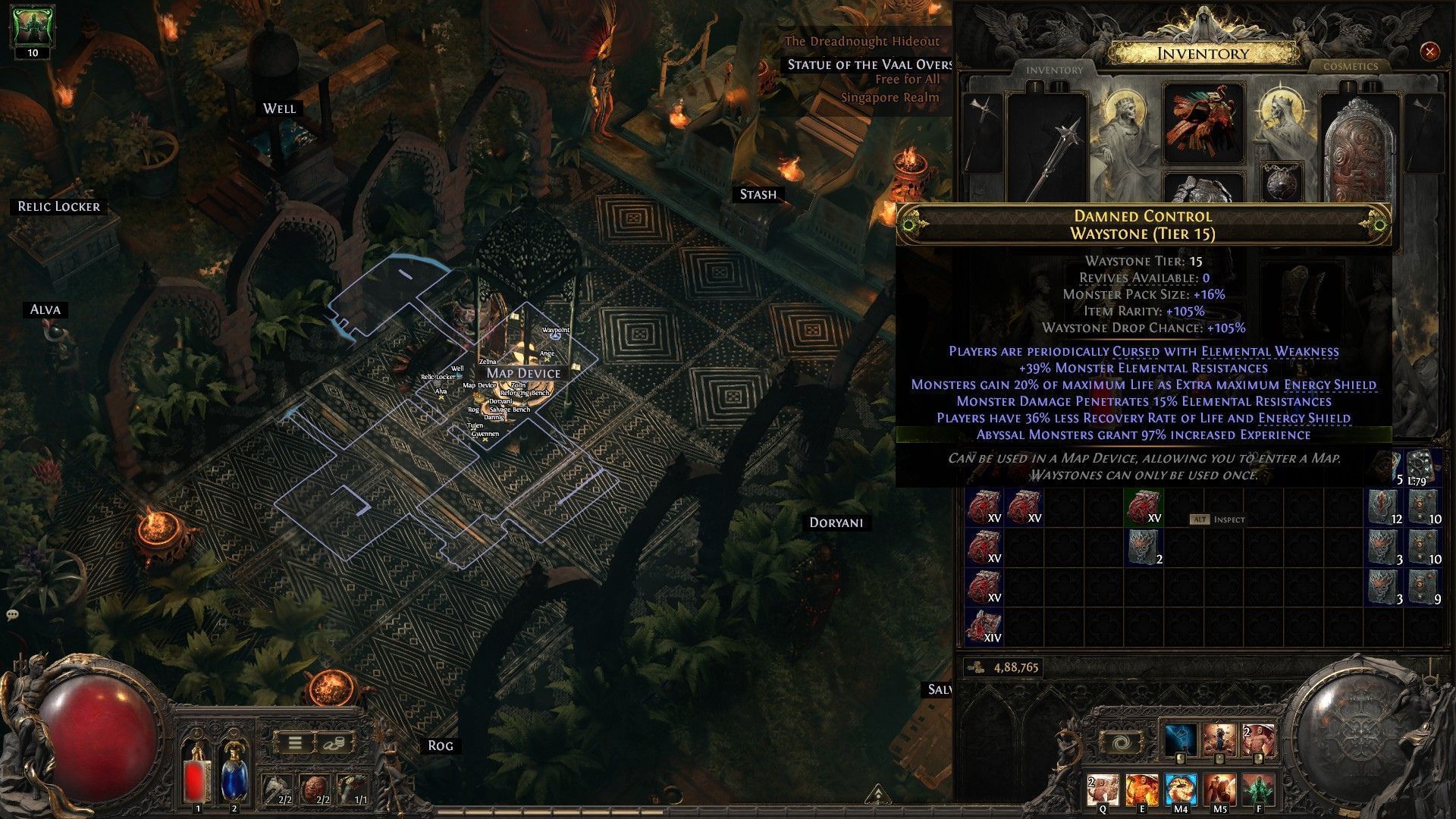Select the highlighted Damned Control waystone
This screenshot has height=819, width=1456.
[x=1144, y=507]
